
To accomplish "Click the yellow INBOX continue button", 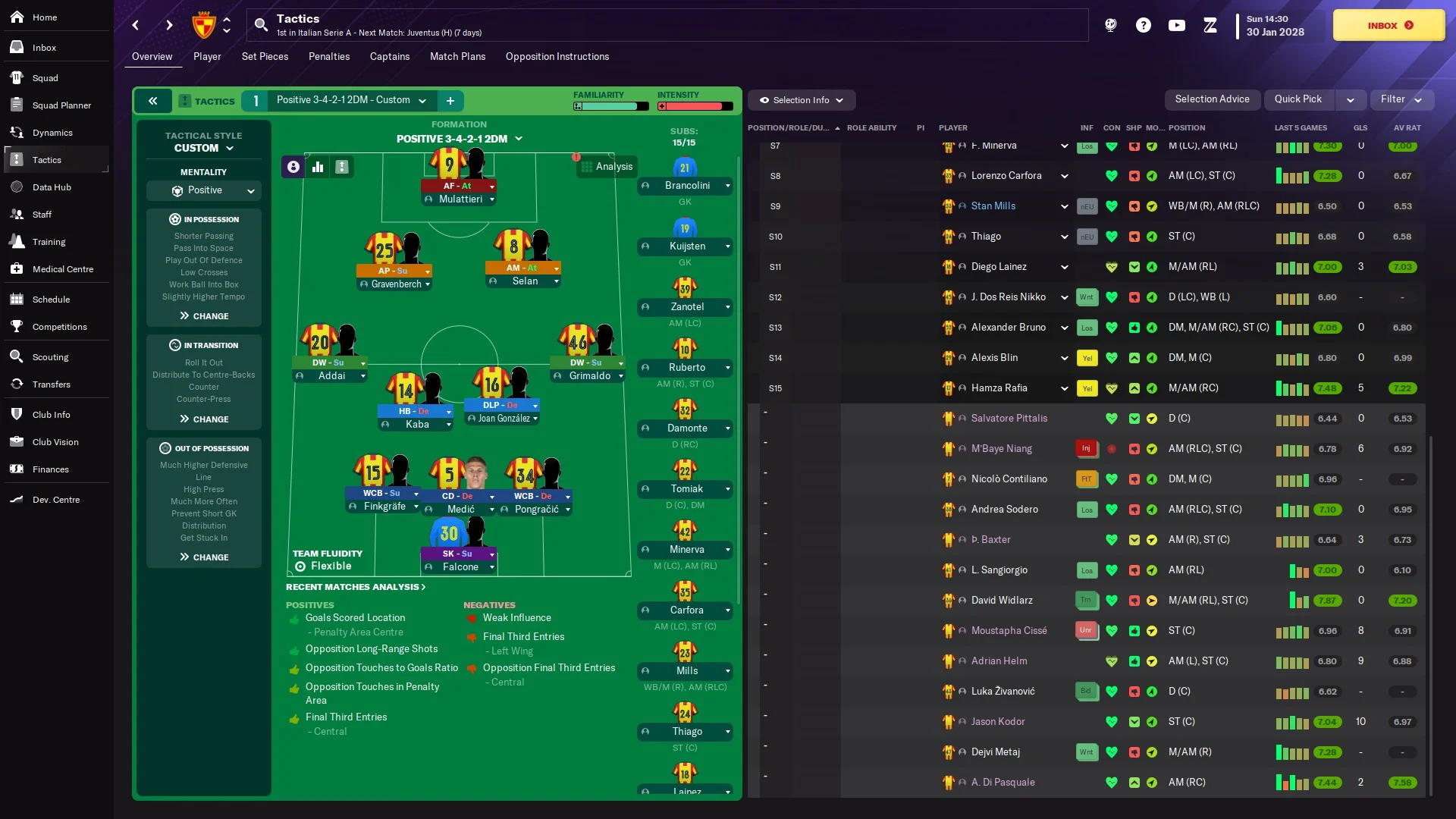I will tap(1389, 25).
